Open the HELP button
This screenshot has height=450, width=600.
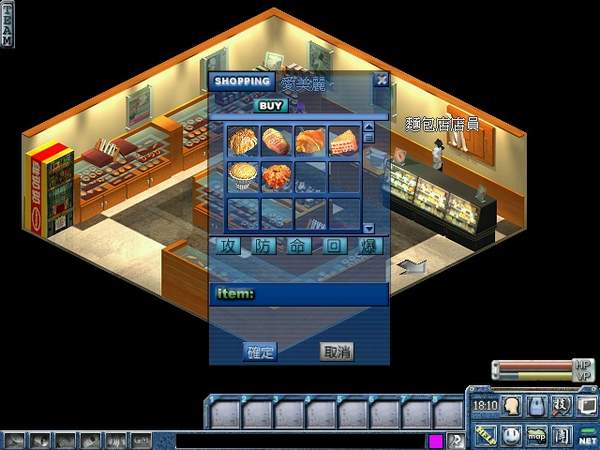[x=486, y=435]
